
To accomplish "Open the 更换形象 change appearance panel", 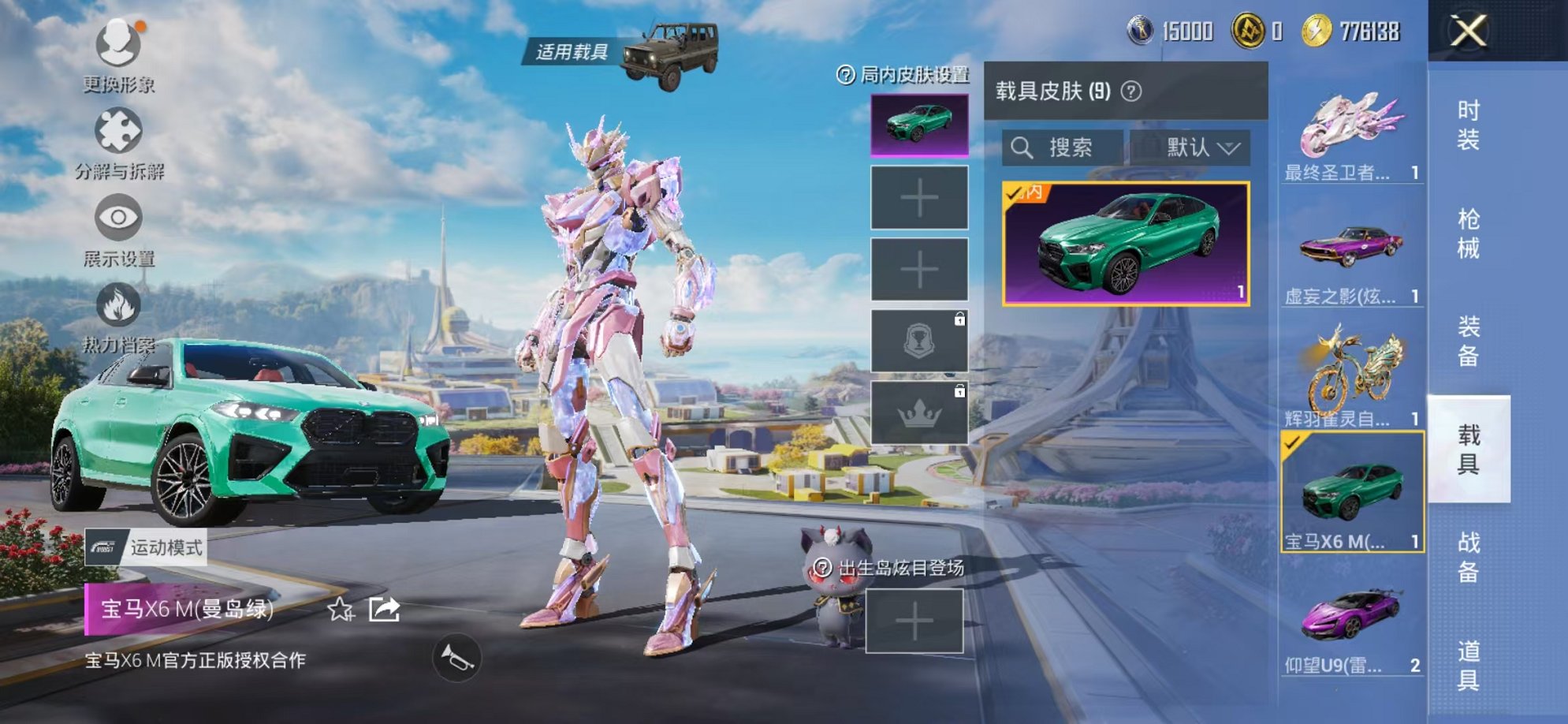I will pyautogui.click(x=117, y=45).
